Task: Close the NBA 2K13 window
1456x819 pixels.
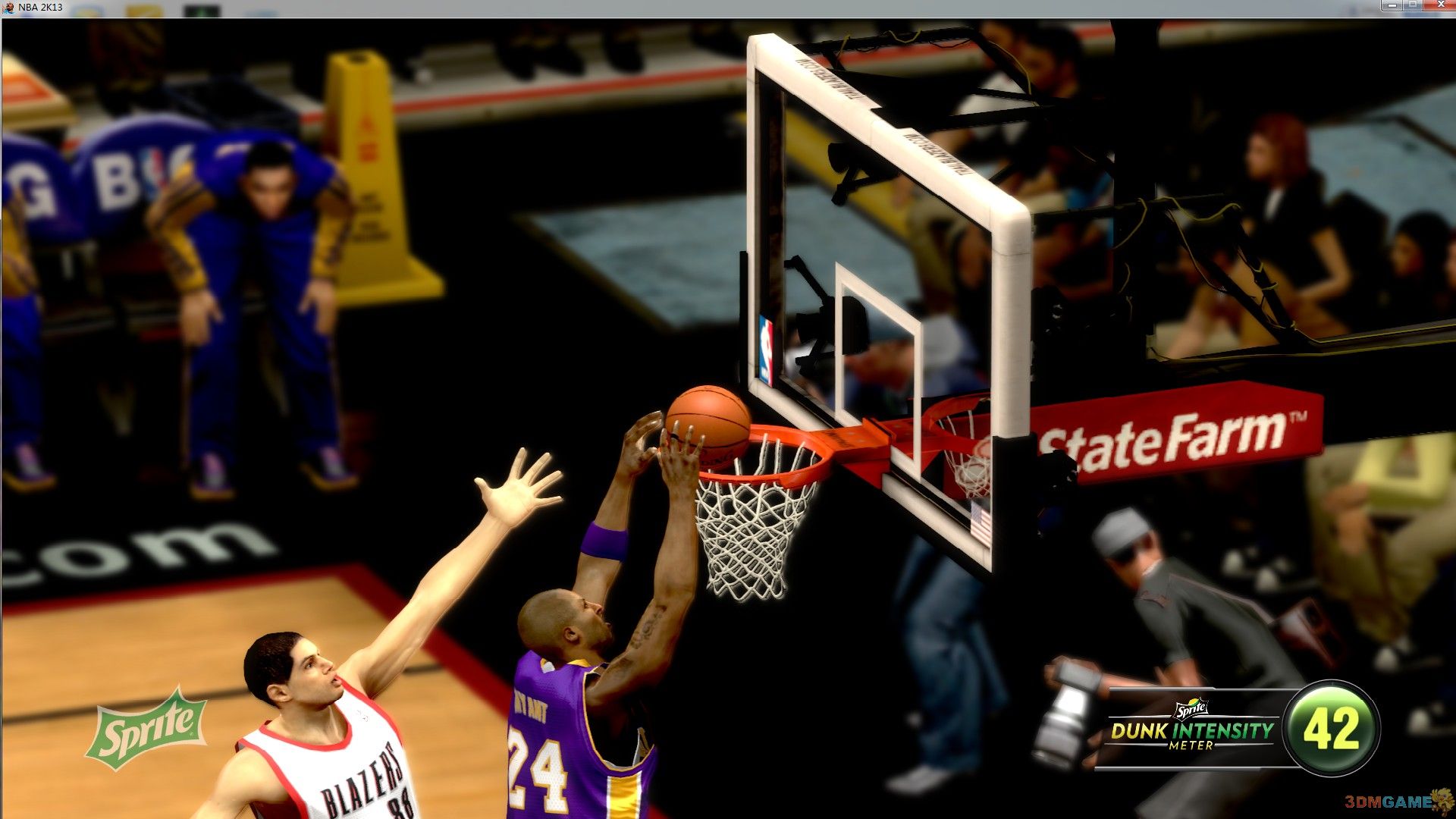Action: point(1439,6)
